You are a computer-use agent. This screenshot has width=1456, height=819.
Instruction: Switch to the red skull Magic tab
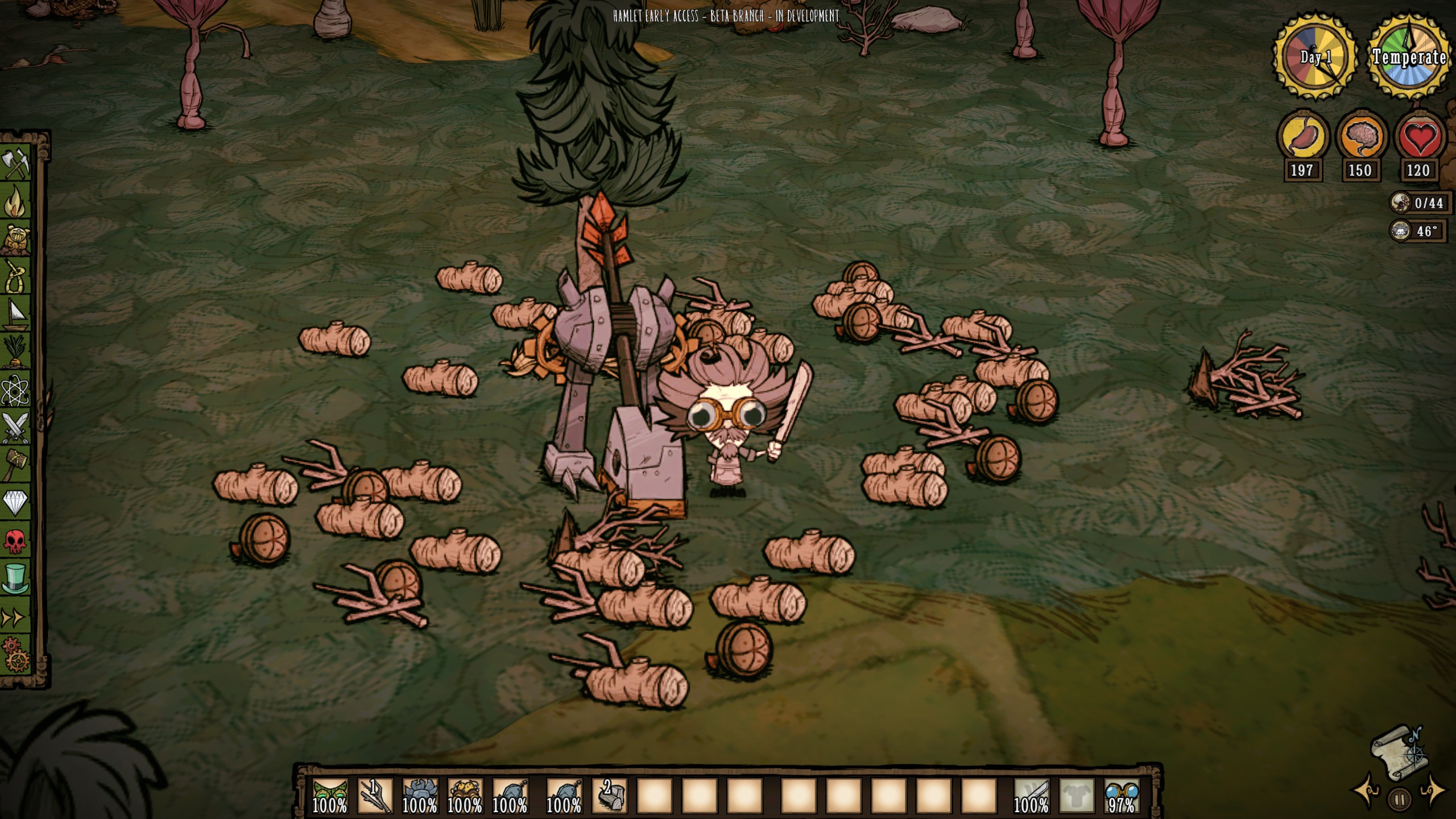[16, 541]
